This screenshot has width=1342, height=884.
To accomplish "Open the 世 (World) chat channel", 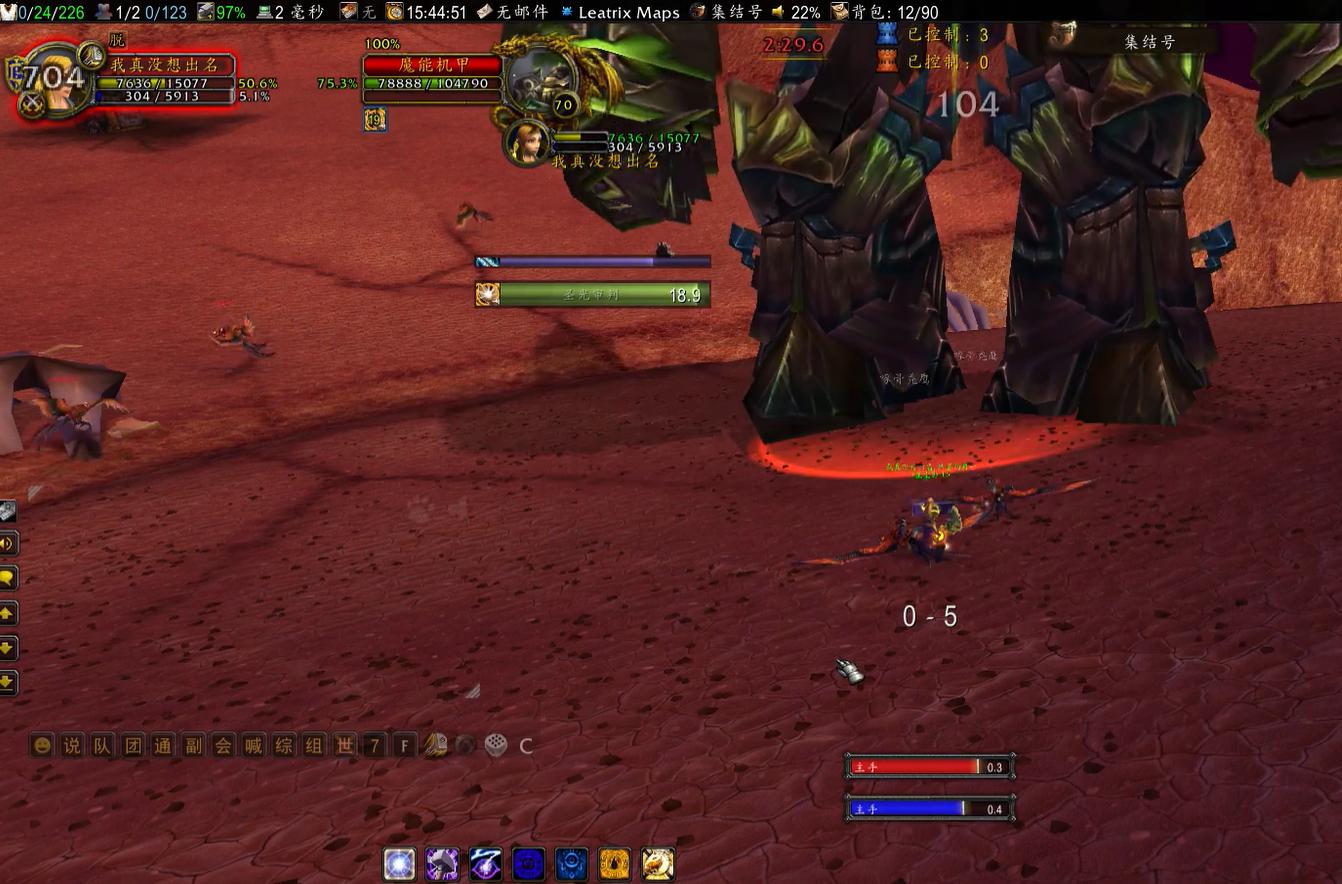I will click(x=344, y=745).
